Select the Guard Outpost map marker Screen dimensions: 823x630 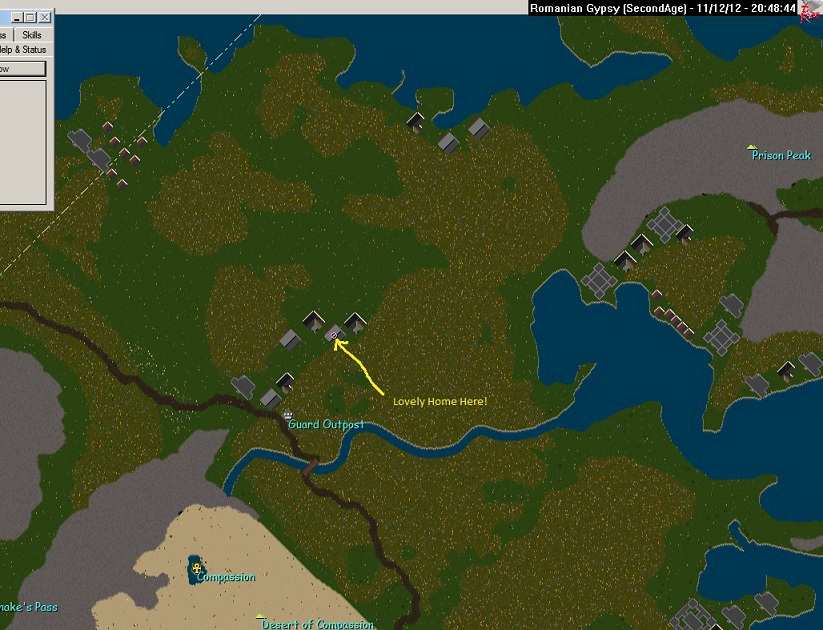tap(288, 413)
